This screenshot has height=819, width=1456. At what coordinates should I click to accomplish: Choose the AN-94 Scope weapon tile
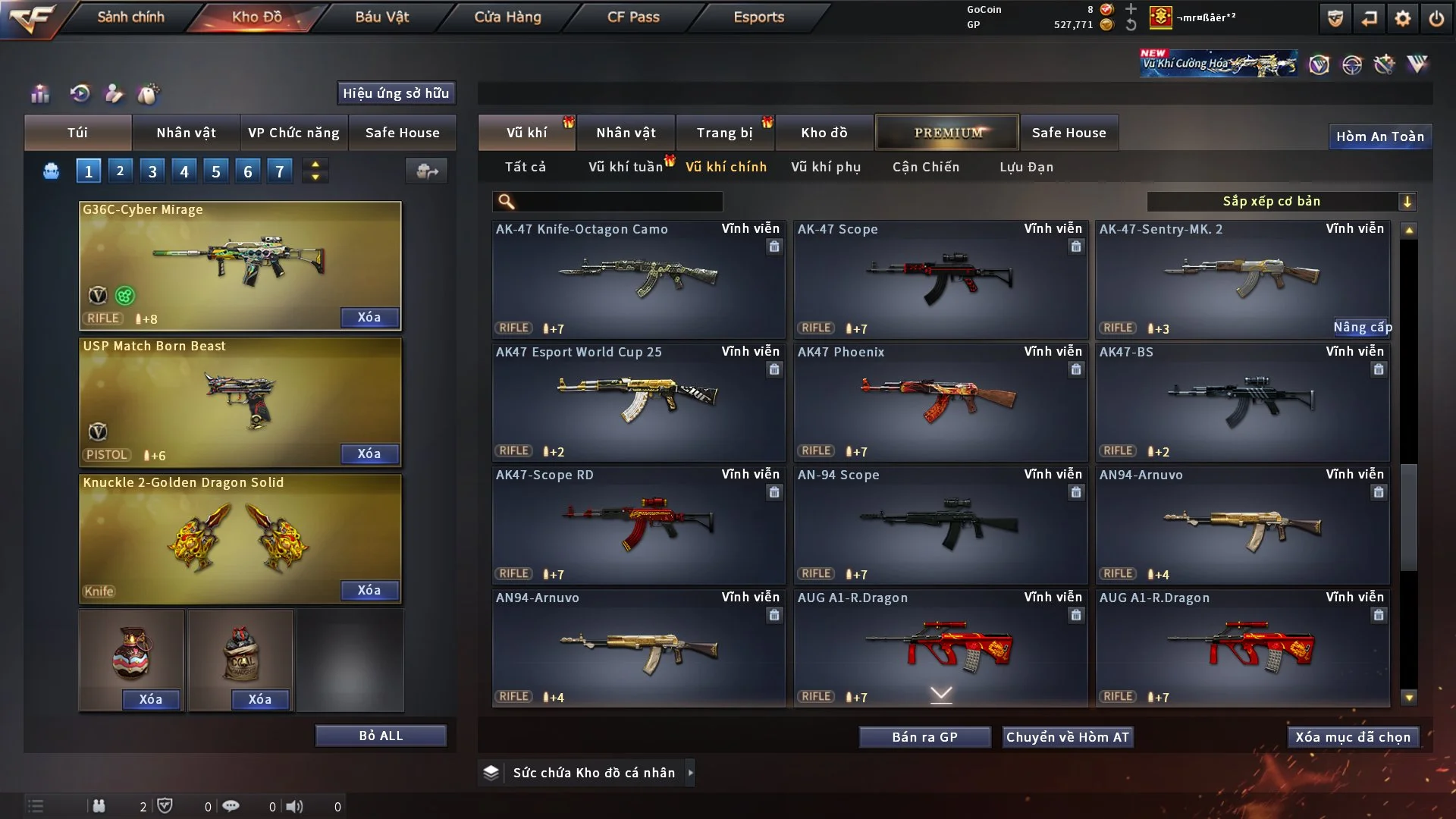[x=940, y=525]
